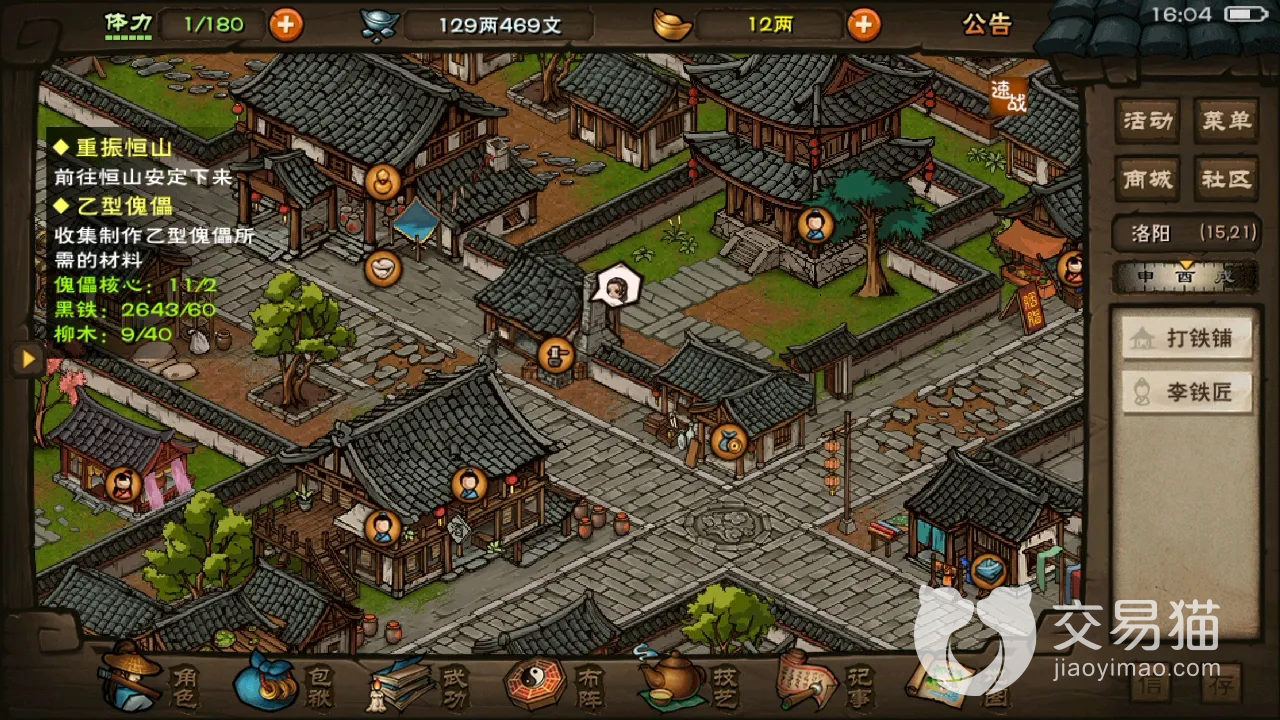Enter the 打铁铺 (Blacksmith Shop) entry
1280x720 pixels.
[x=1186, y=338]
